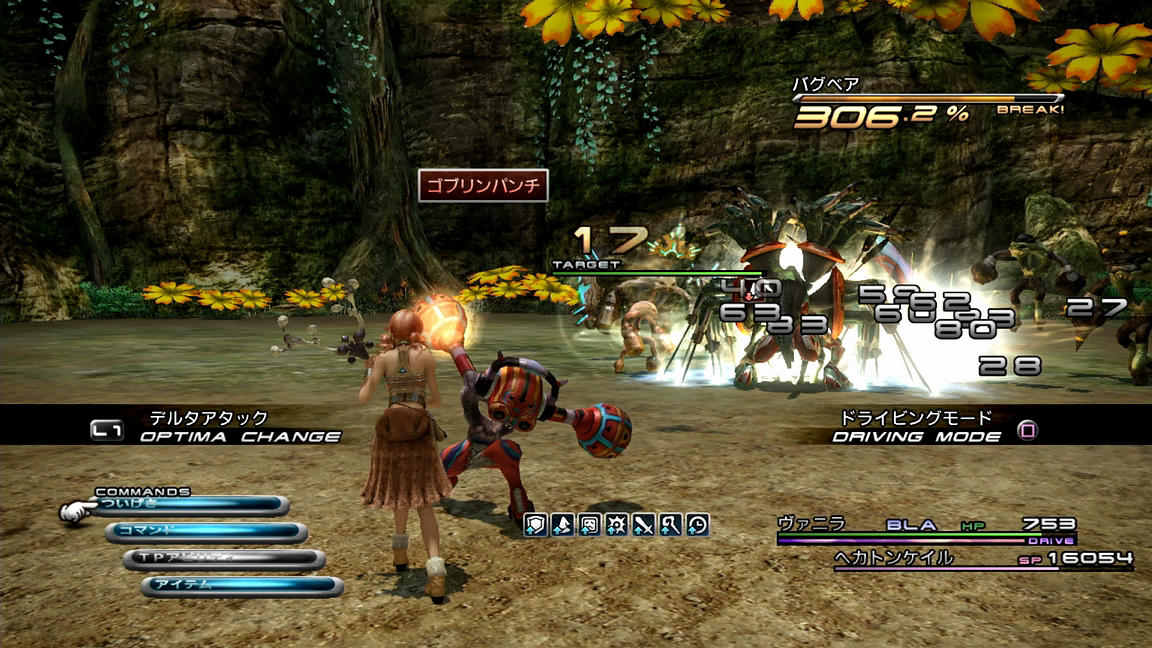Select ヴァニラ in the party status list

pyautogui.click(x=926, y=525)
